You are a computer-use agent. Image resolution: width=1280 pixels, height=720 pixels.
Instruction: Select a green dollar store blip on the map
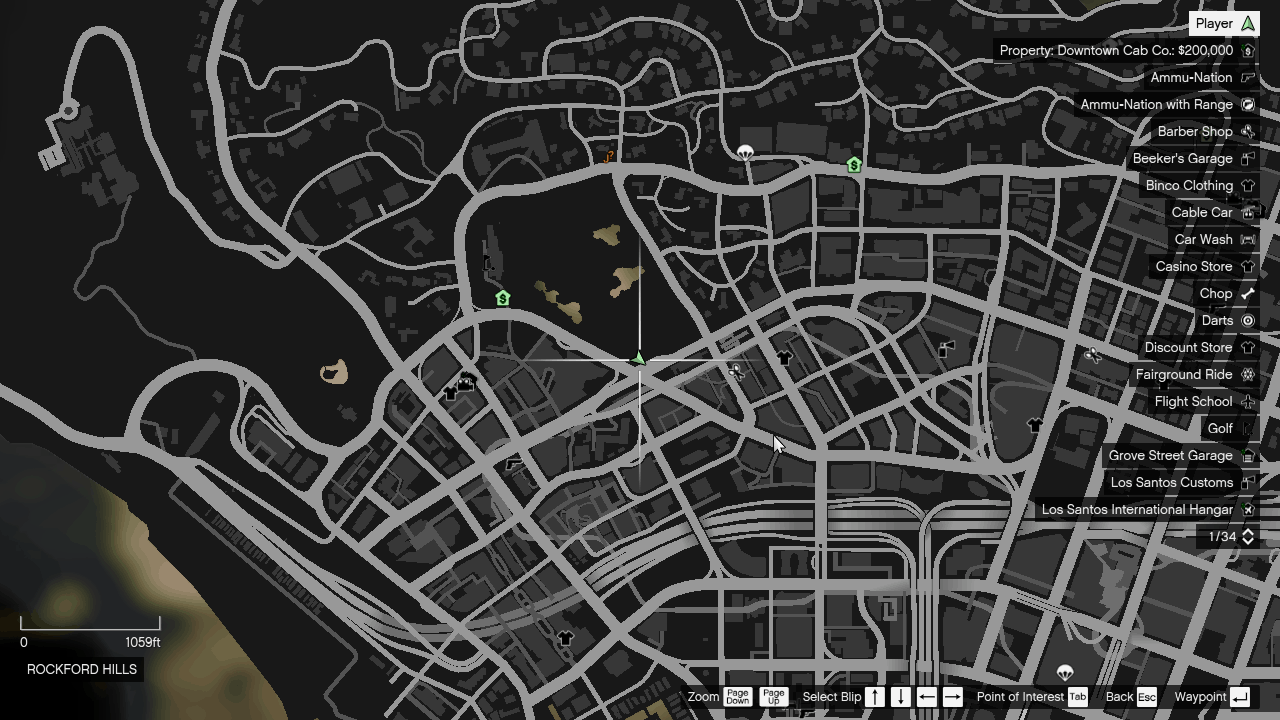tap(503, 297)
